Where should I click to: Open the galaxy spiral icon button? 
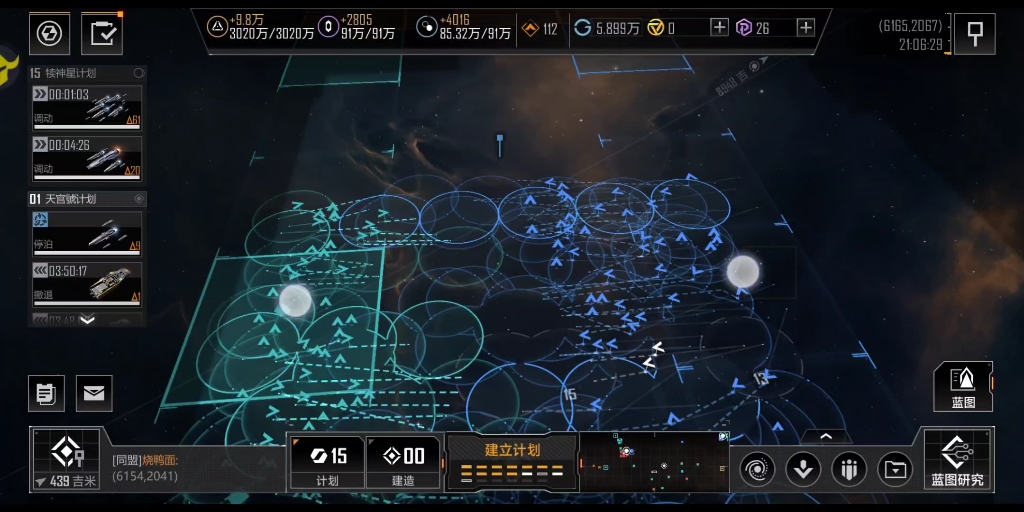point(757,468)
